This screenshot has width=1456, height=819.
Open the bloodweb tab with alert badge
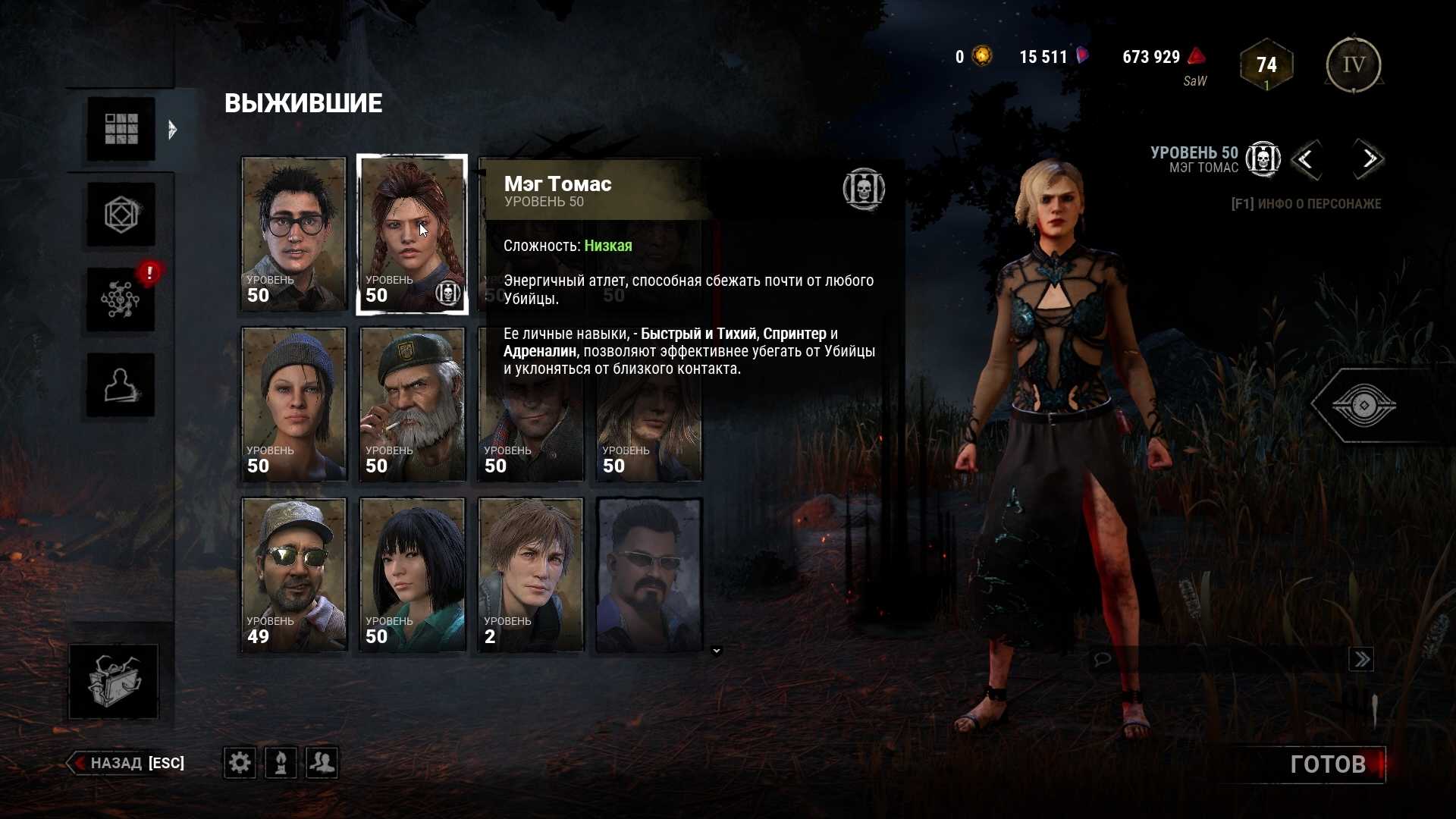[121, 300]
